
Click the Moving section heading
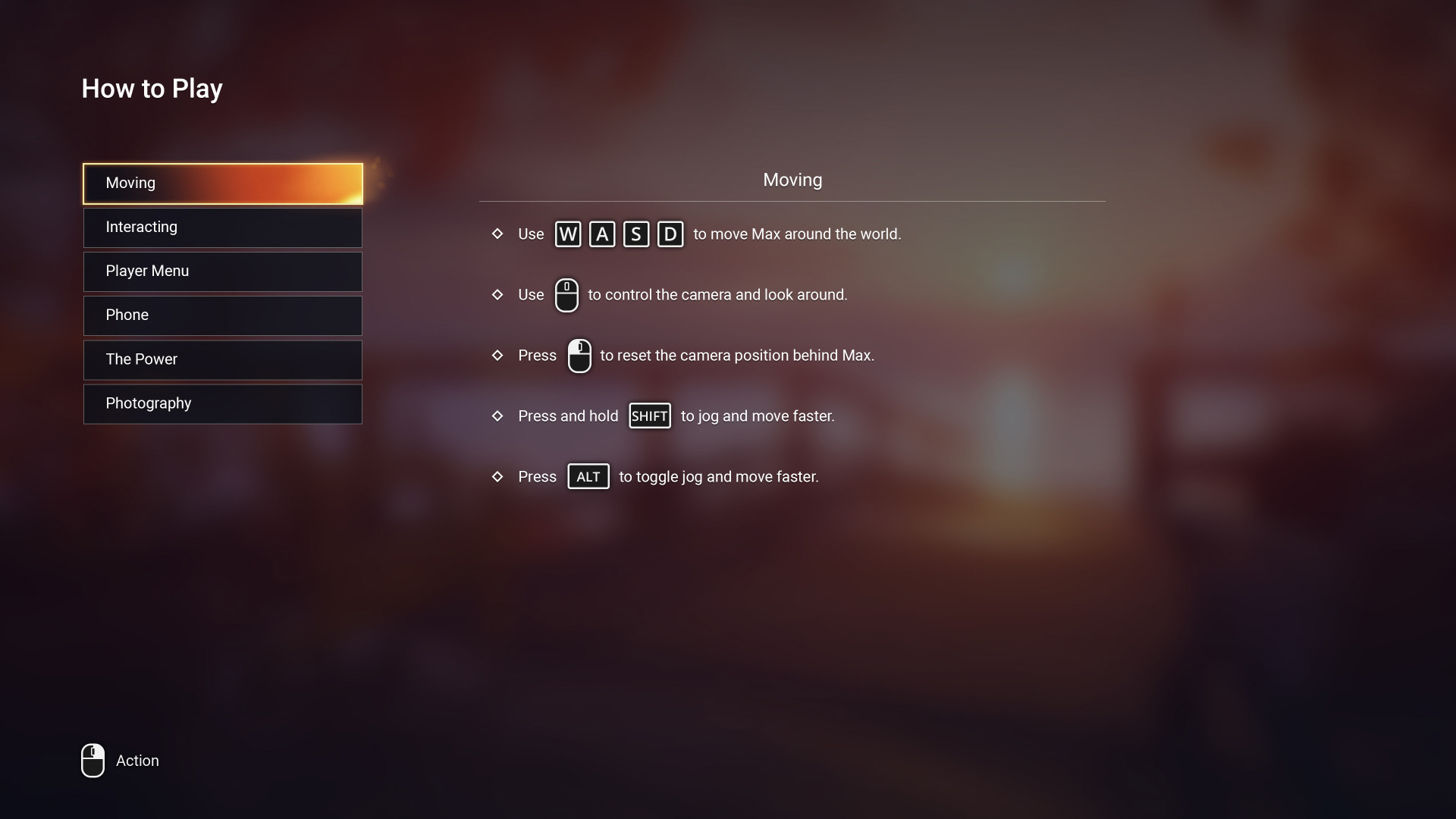(x=792, y=180)
